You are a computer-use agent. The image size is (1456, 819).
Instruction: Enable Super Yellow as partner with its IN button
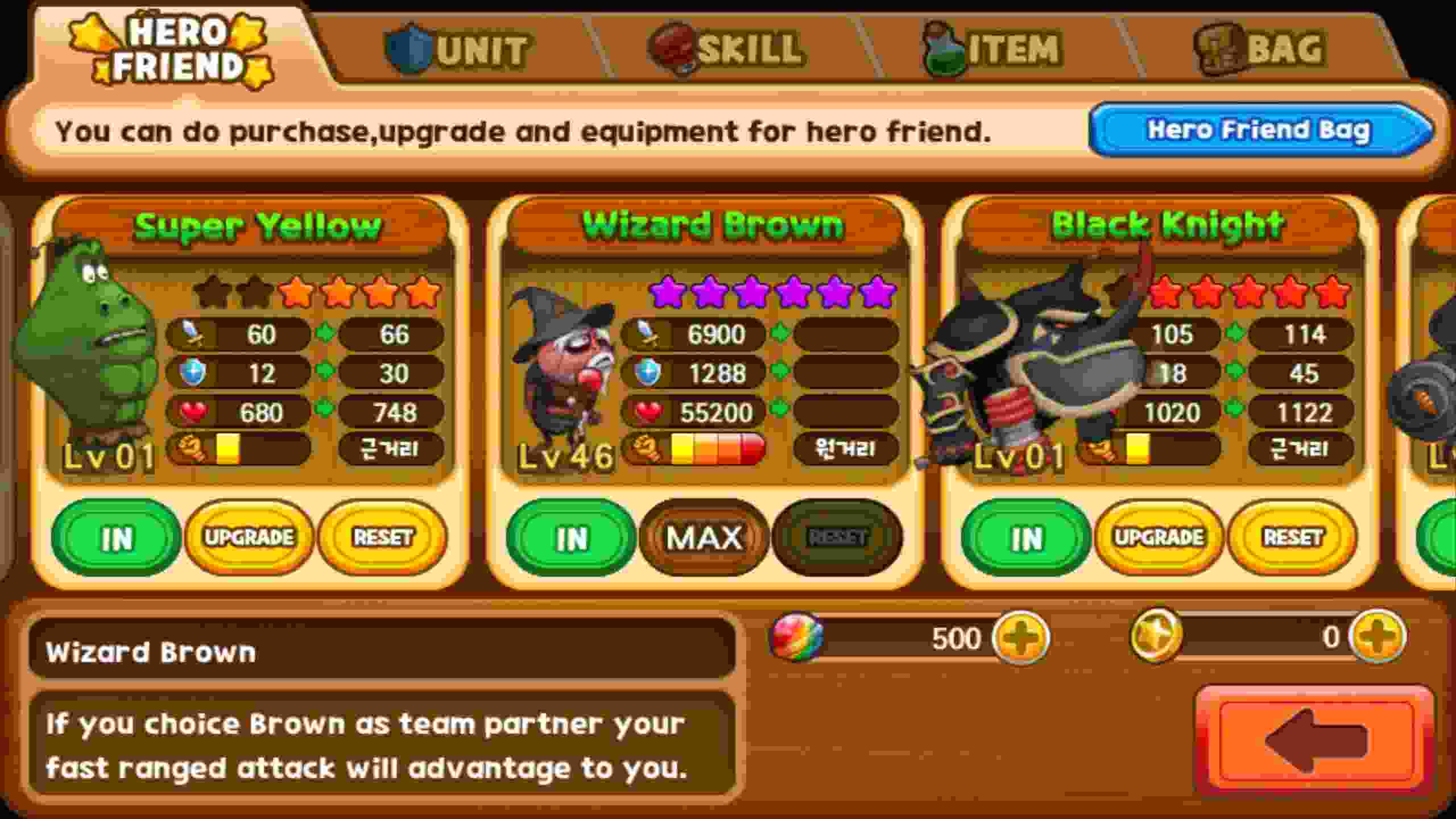[118, 538]
